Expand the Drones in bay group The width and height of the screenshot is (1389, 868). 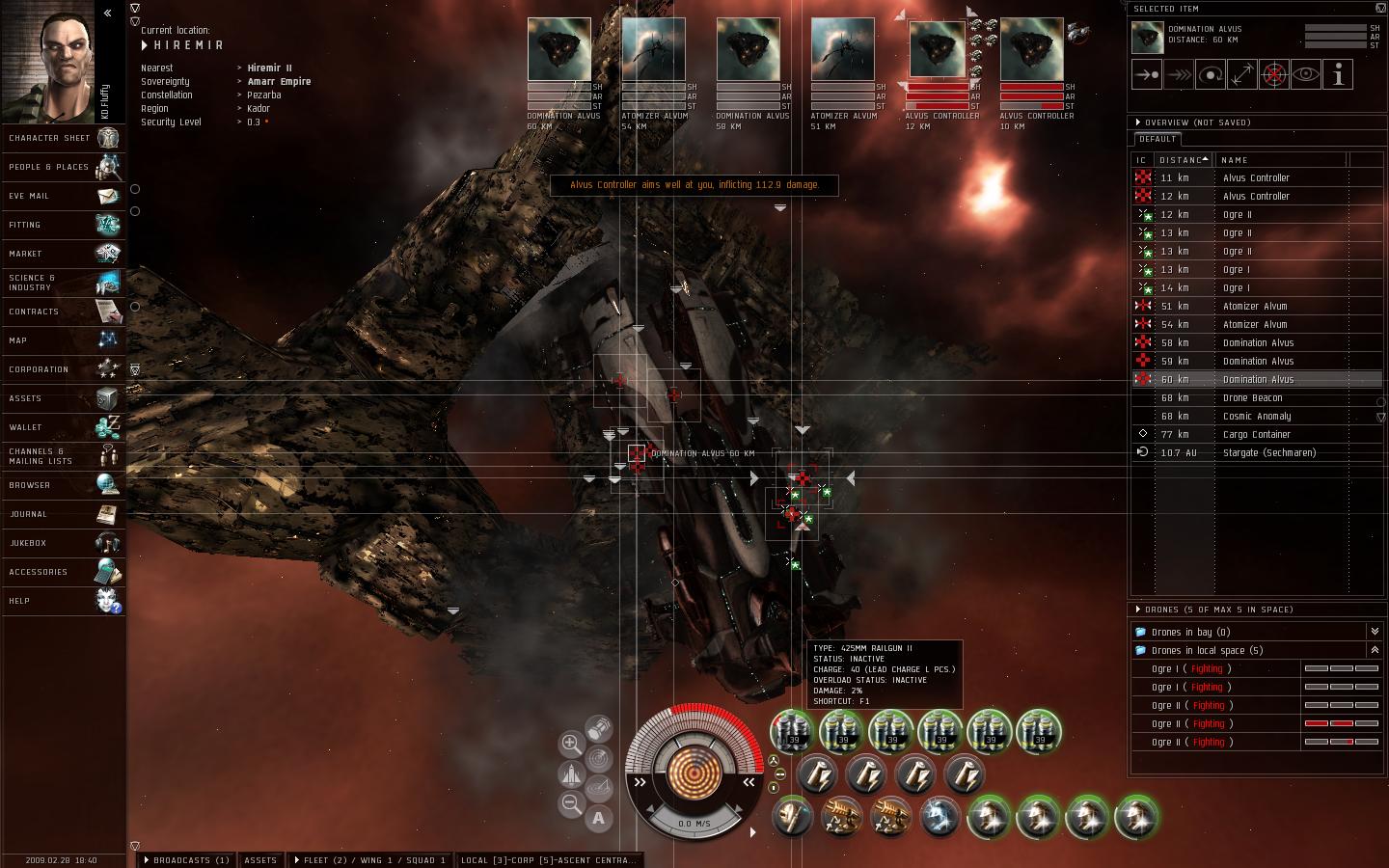point(1375,632)
